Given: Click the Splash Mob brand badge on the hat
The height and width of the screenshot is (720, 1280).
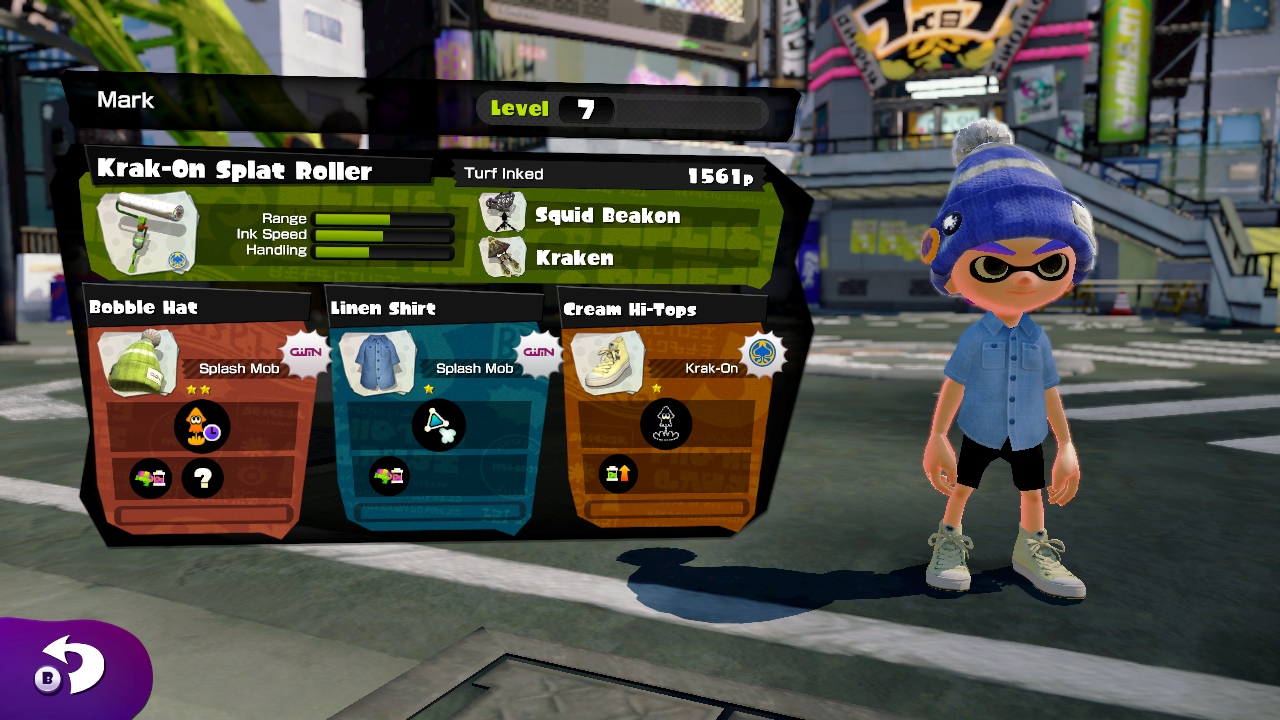Looking at the screenshot, I should [x=305, y=353].
